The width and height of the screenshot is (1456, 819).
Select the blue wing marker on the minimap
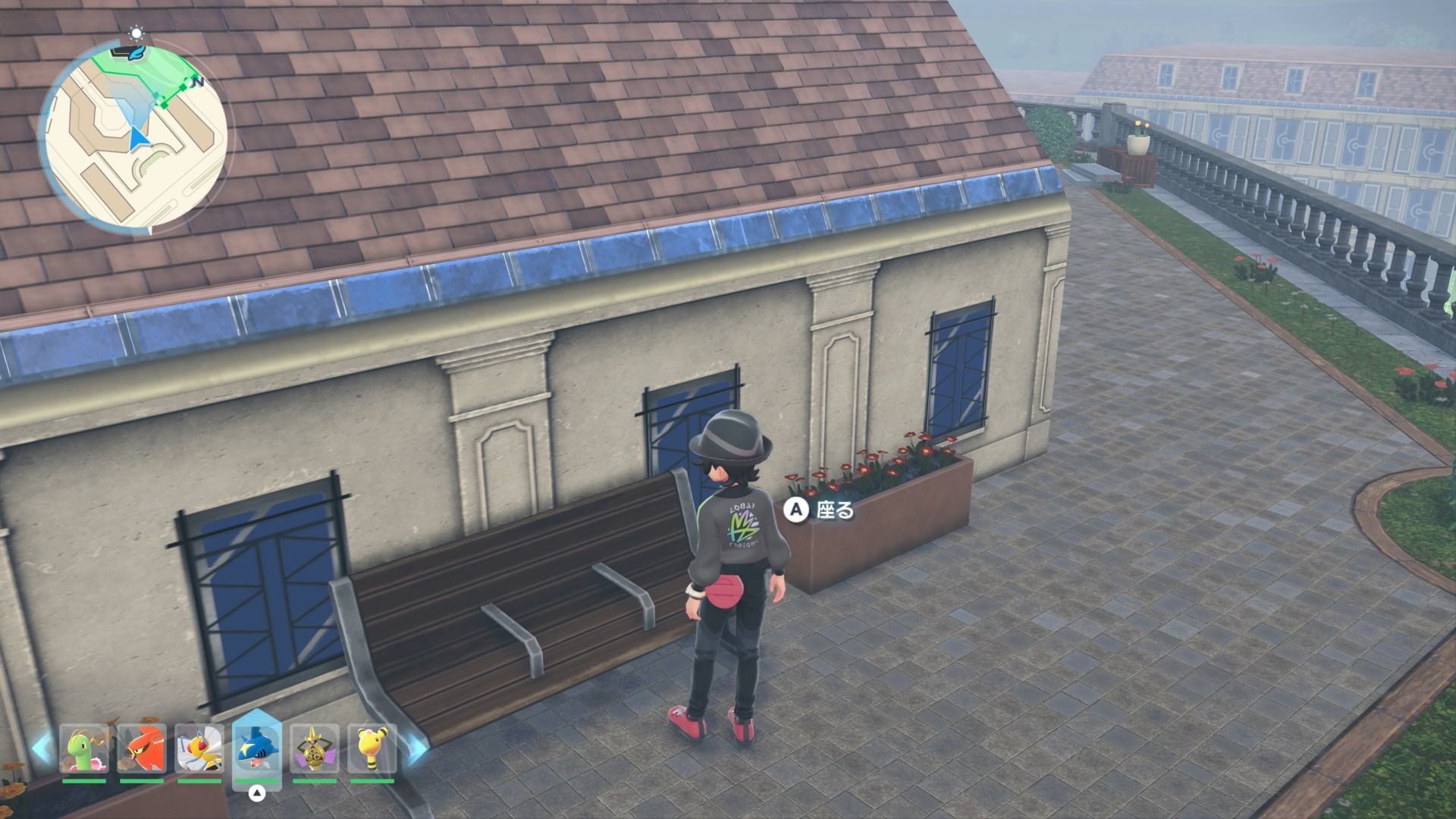135,52
